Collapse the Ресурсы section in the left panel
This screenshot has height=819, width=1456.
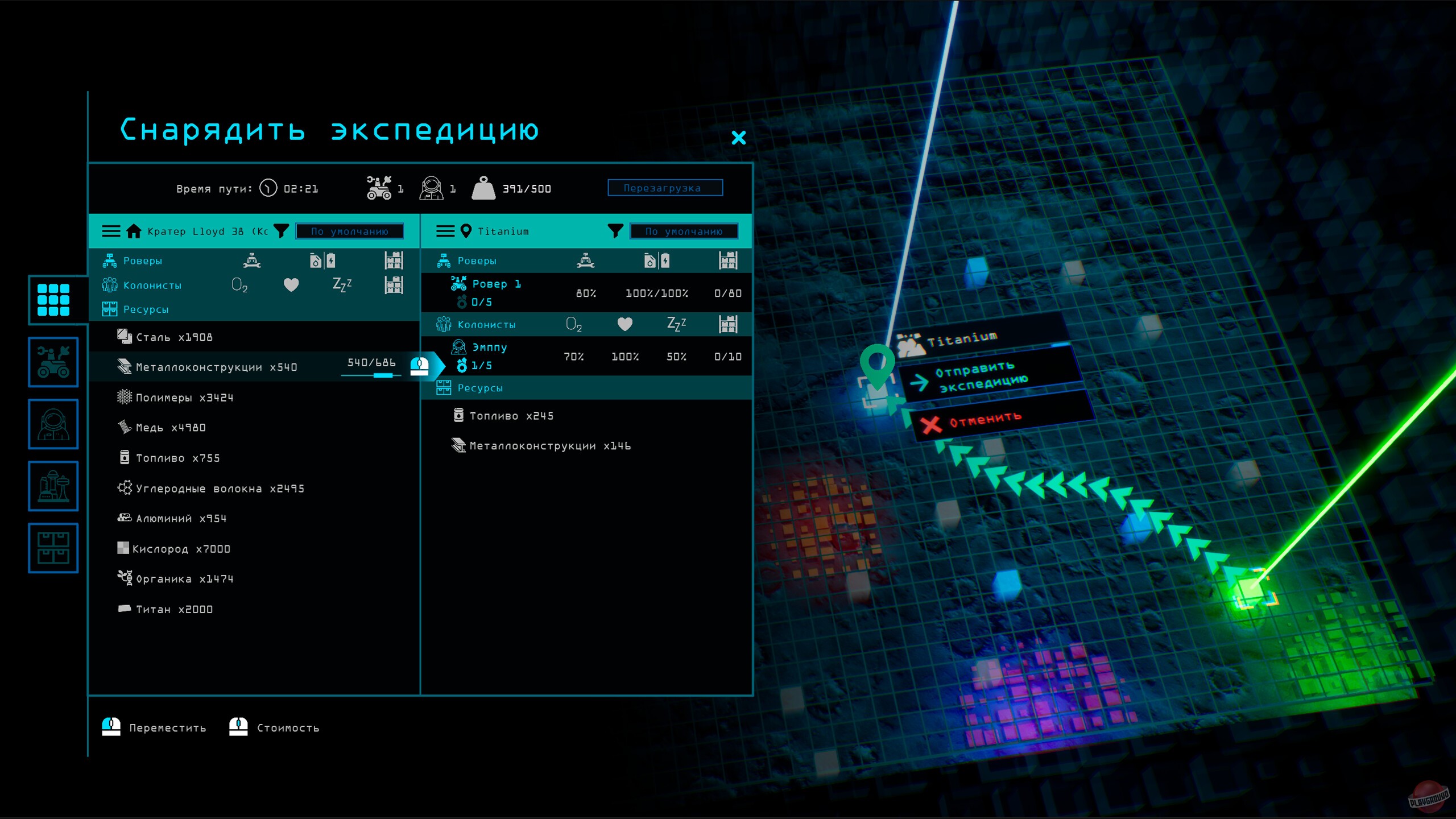(x=145, y=309)
